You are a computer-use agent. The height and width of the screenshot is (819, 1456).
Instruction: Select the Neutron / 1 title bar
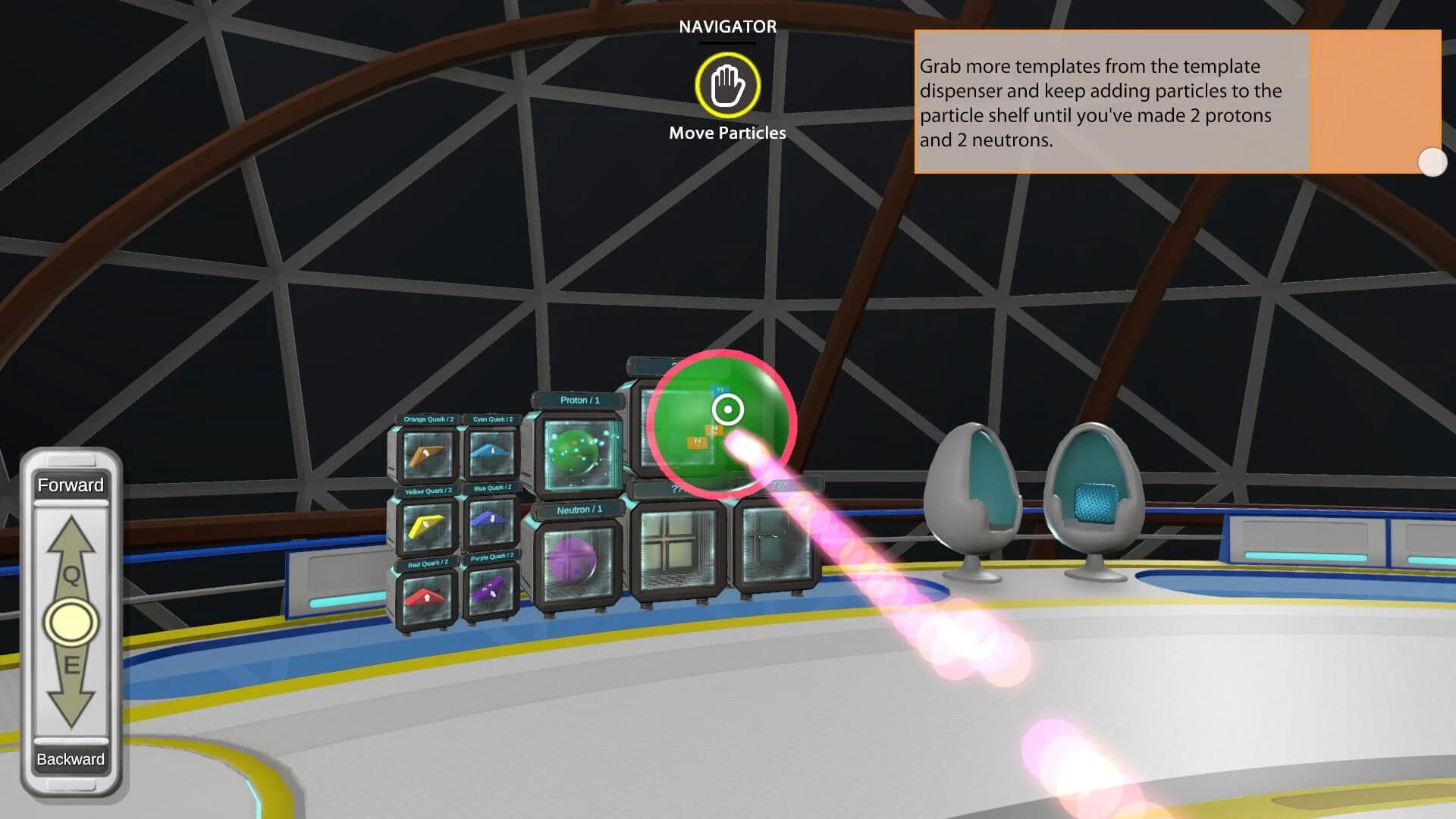pyautogui.click(x=579, y=510)
